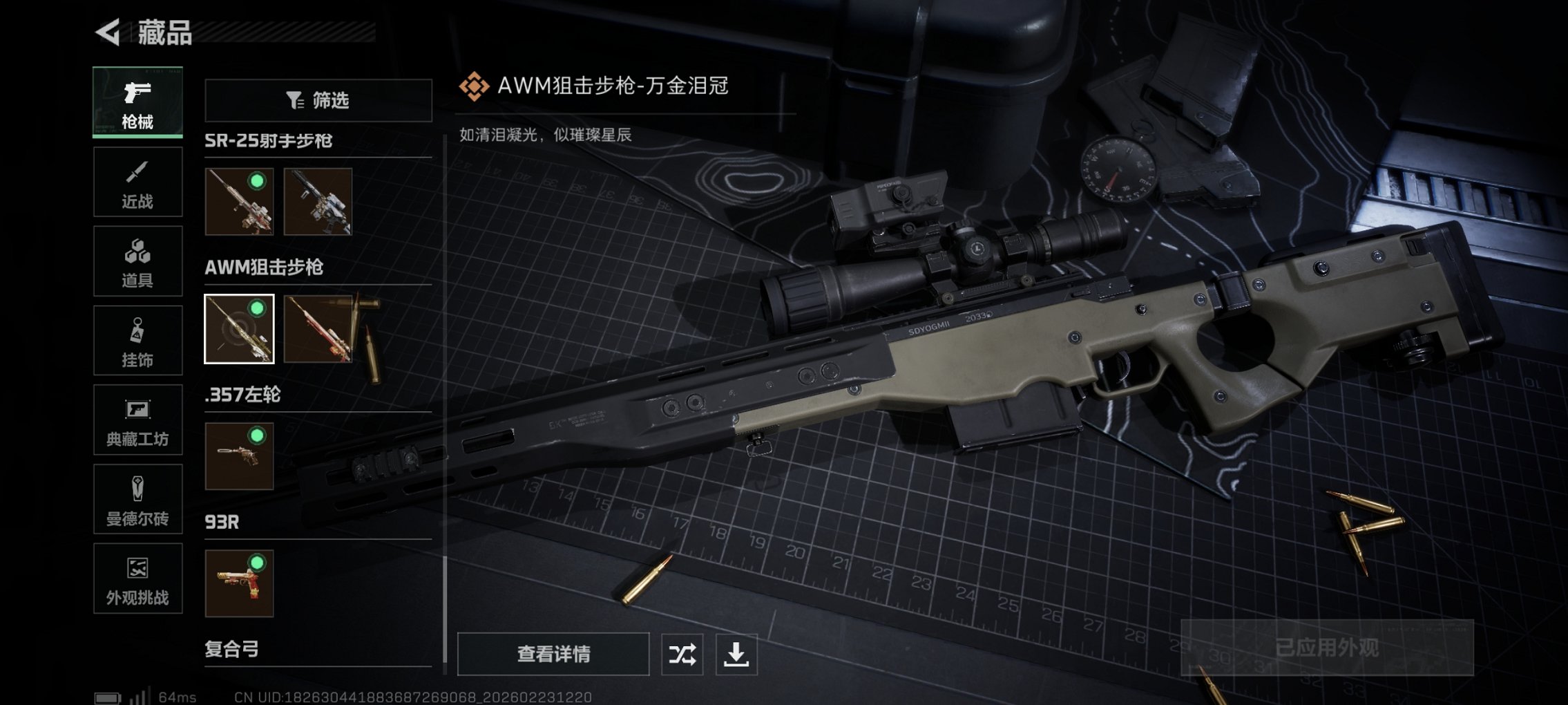Select the 近战 melee category
Image resolution: width=1568 pixels, height=705 pixels.
pos(137,181)
